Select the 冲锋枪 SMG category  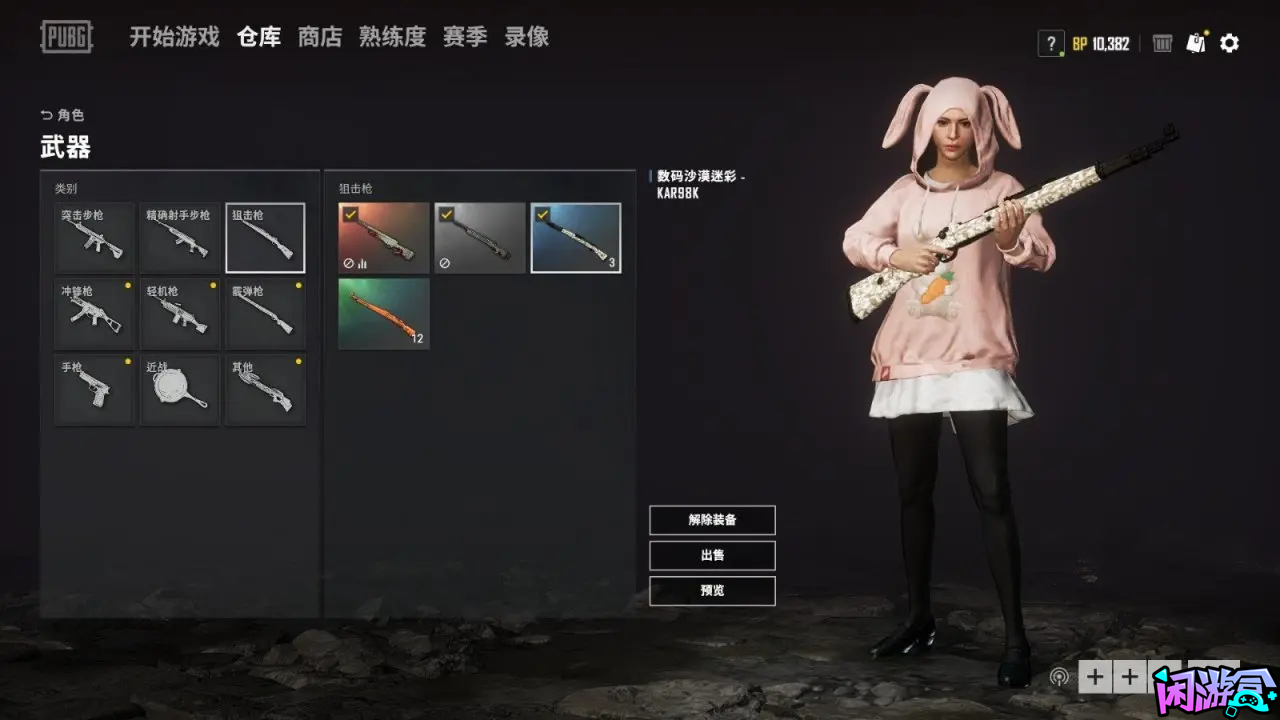(x=94, y=314)
